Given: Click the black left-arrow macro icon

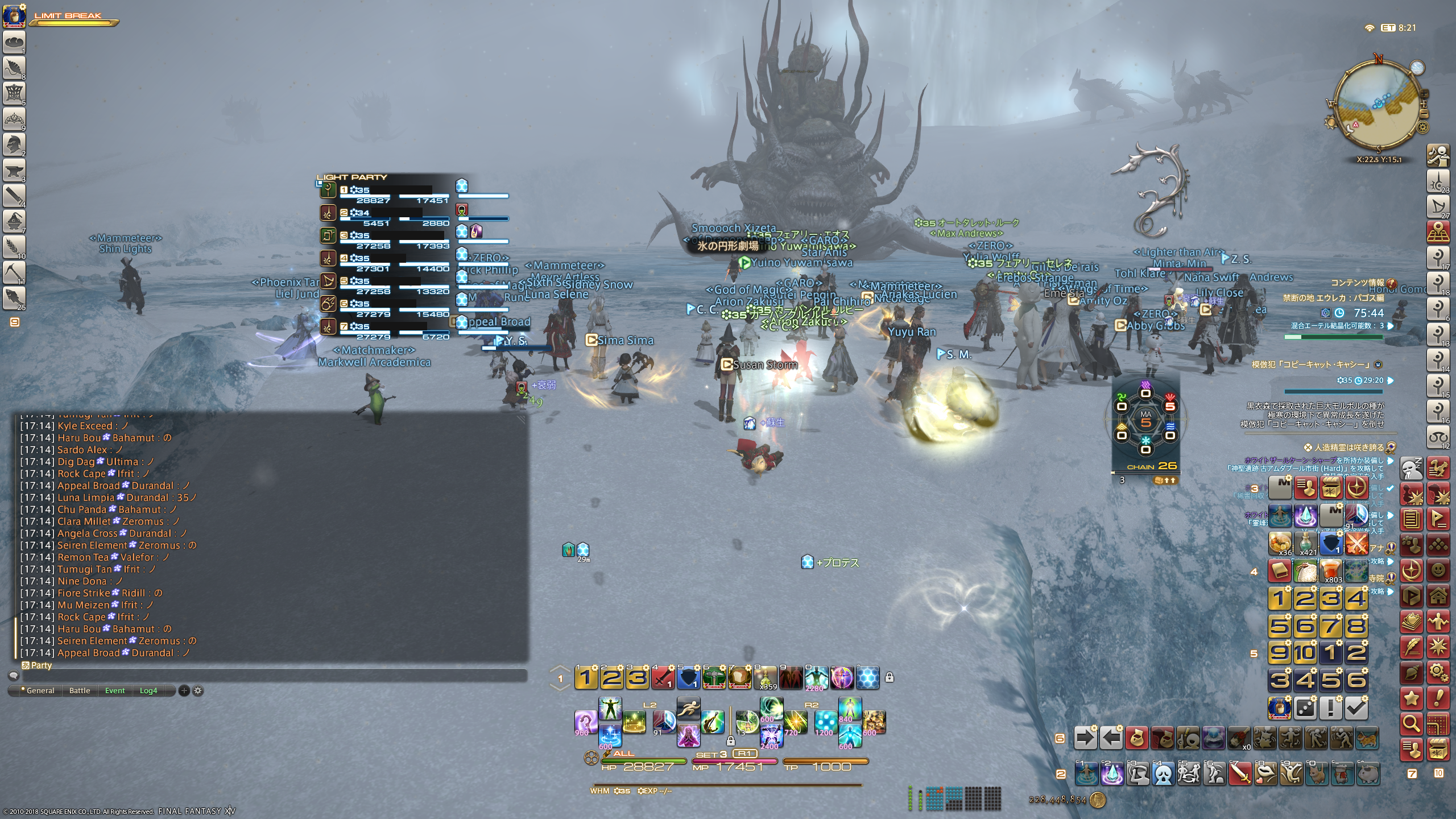Looking at the screenshot, I should tap(1111, 738).
